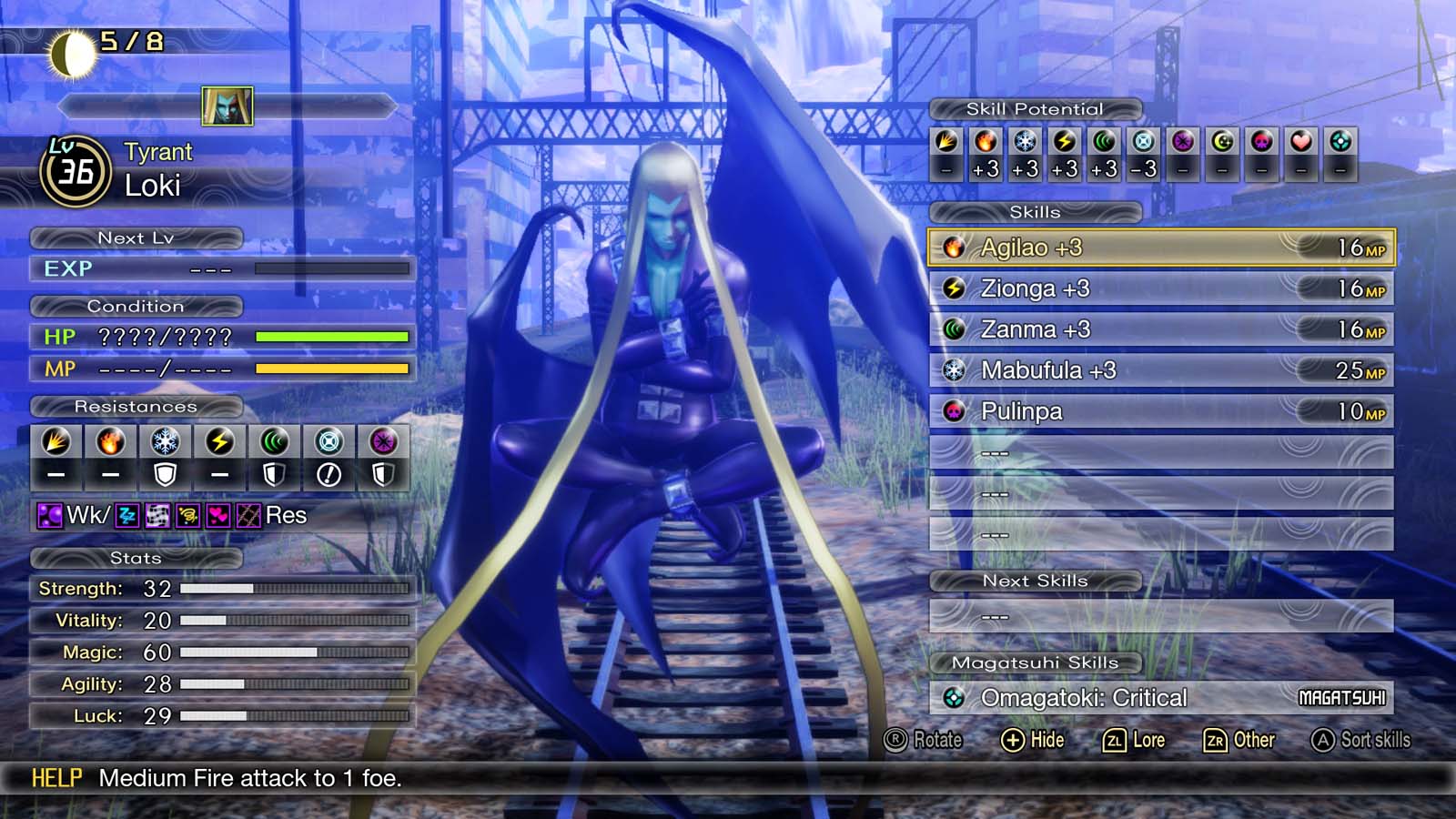The image size is (1456, 819).
Task: Expand the Next Skills section
Action: (1036, 581)
